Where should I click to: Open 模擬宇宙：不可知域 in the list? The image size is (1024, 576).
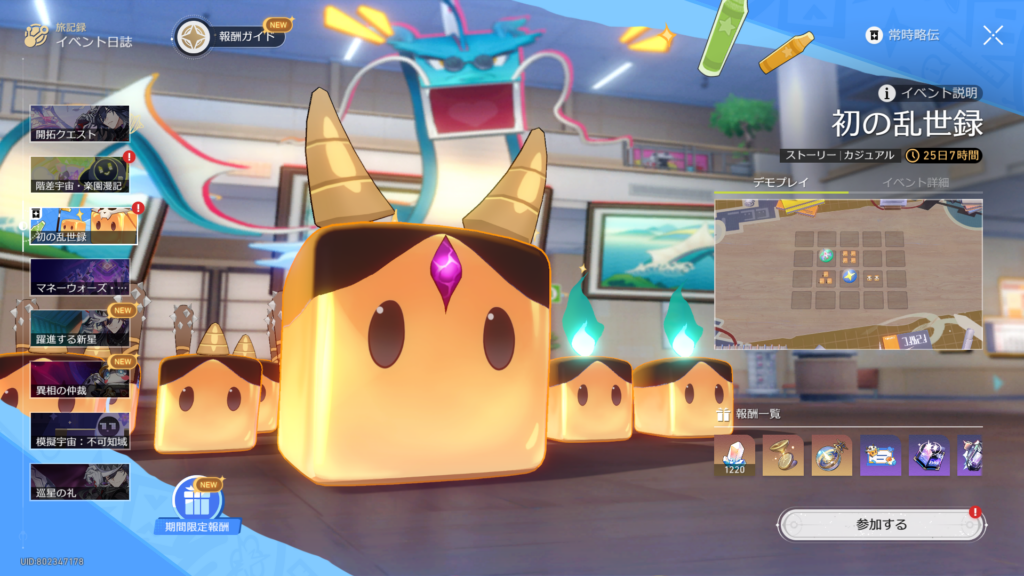click(80, 430)
